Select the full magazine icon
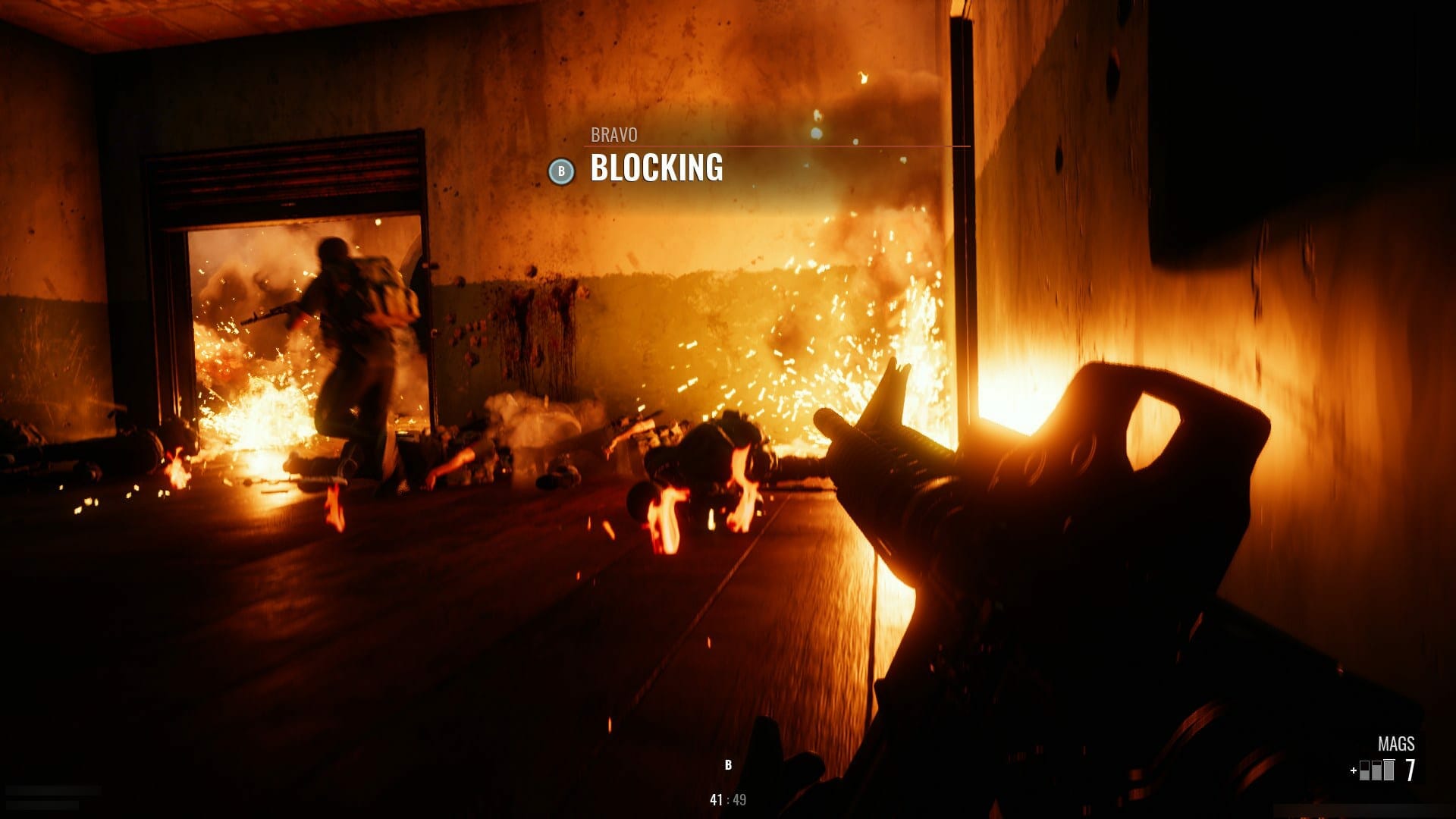1456x819 pixels. [x=1389, y=770]
